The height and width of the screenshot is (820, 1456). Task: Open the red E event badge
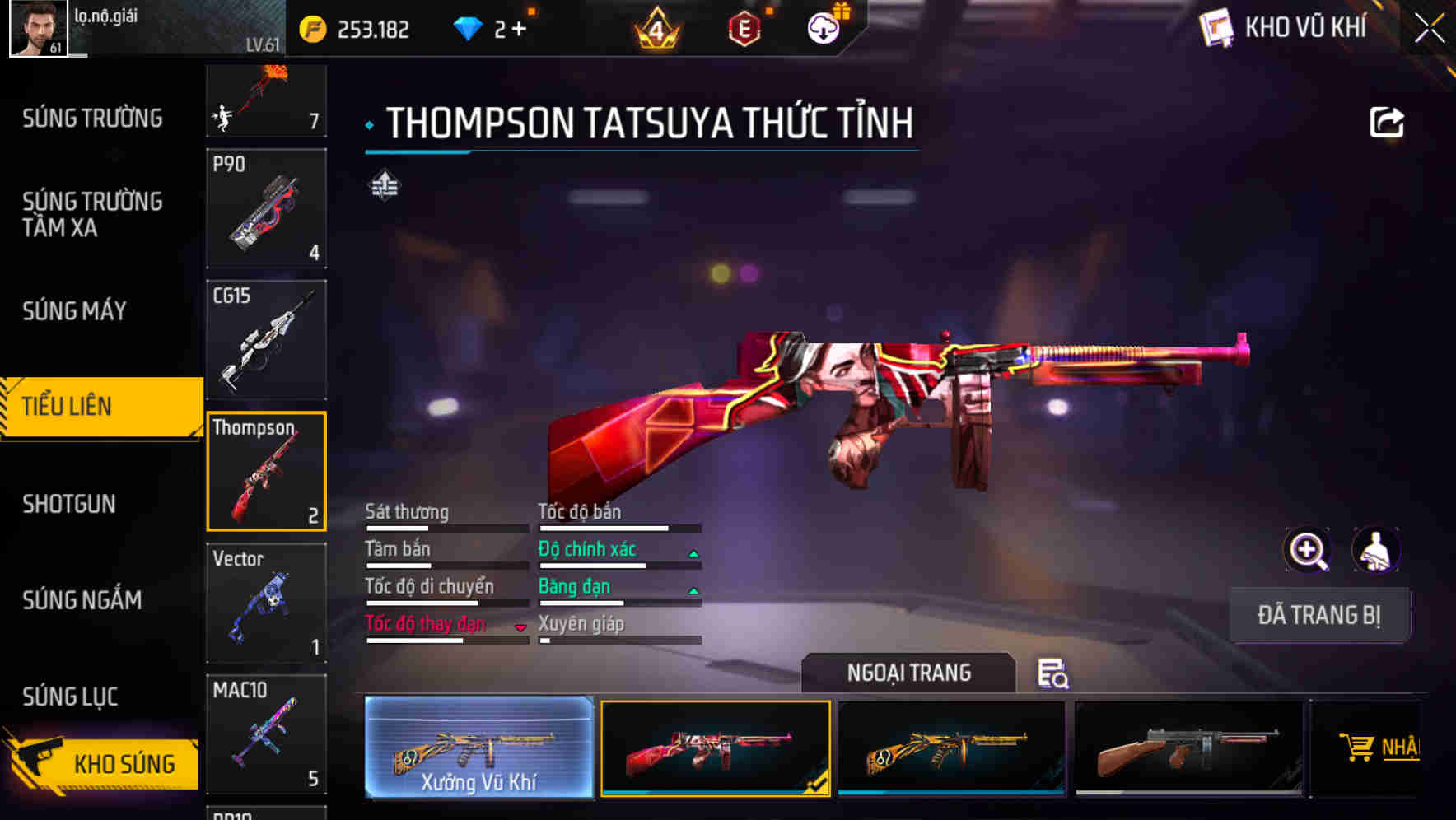coord(744,27)
